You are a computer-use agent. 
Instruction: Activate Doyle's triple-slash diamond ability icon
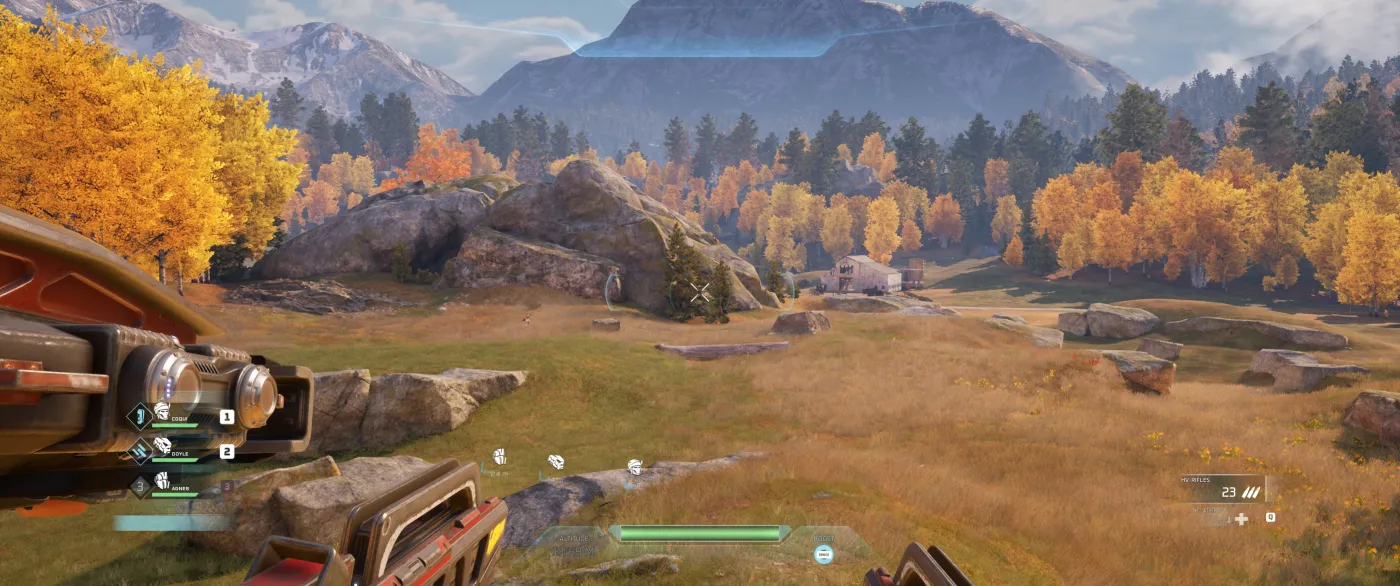pos(140,452)
